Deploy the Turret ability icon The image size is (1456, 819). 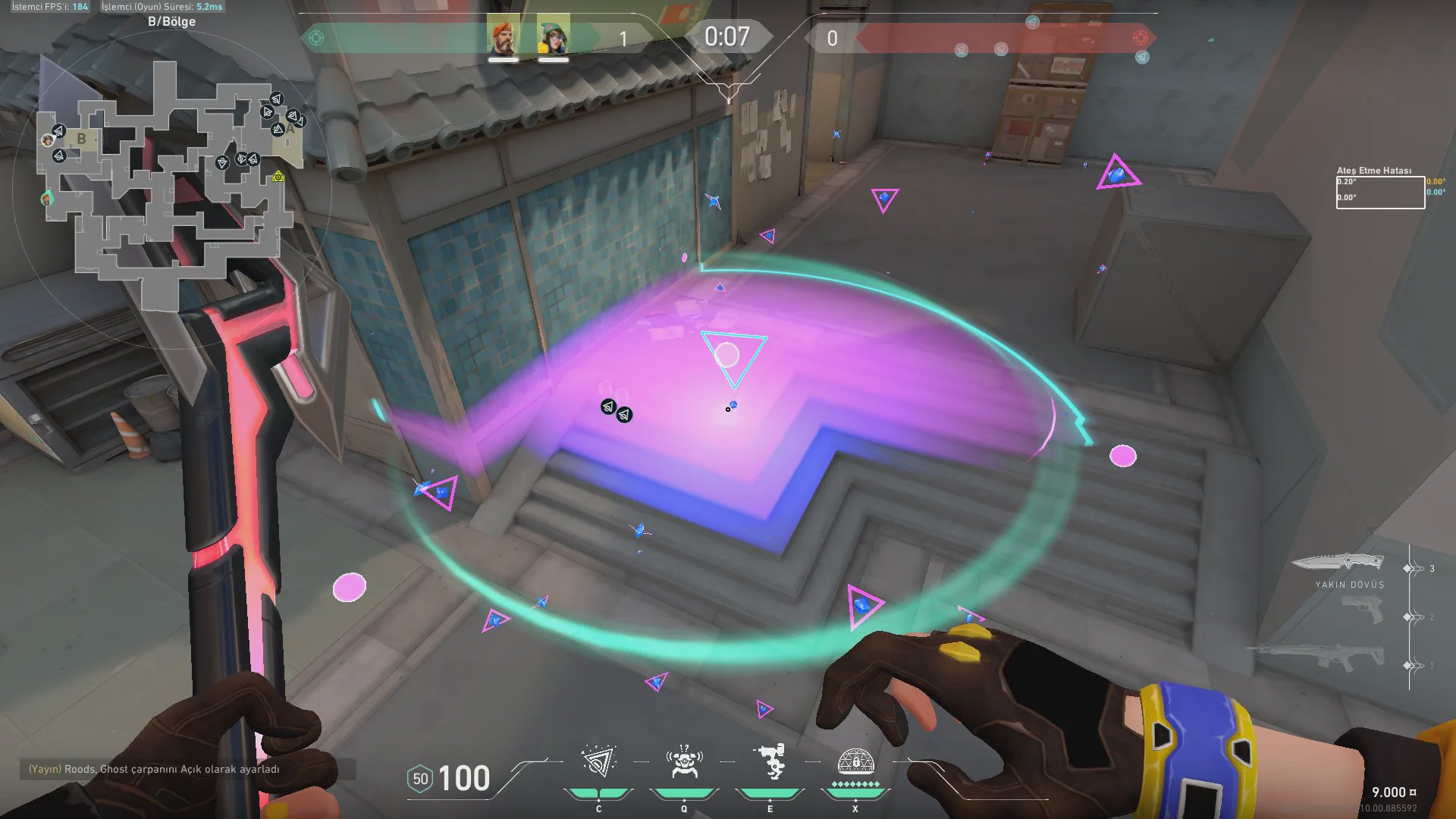click(x=770, y=762)
